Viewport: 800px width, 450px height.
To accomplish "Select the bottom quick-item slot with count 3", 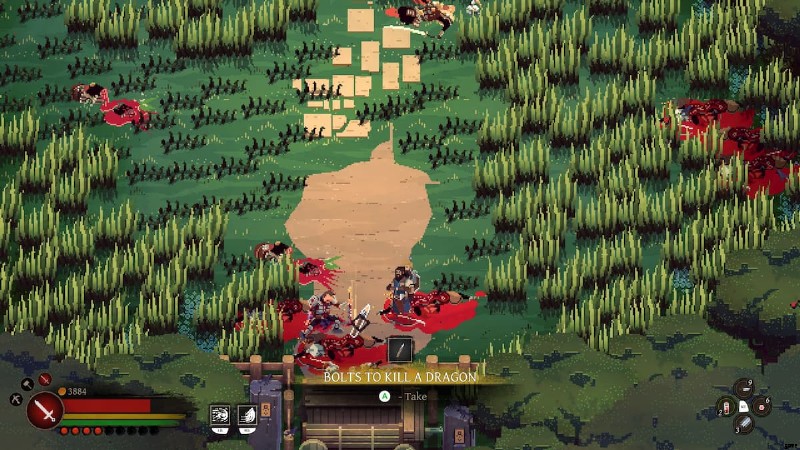I will tap(744, 423).
